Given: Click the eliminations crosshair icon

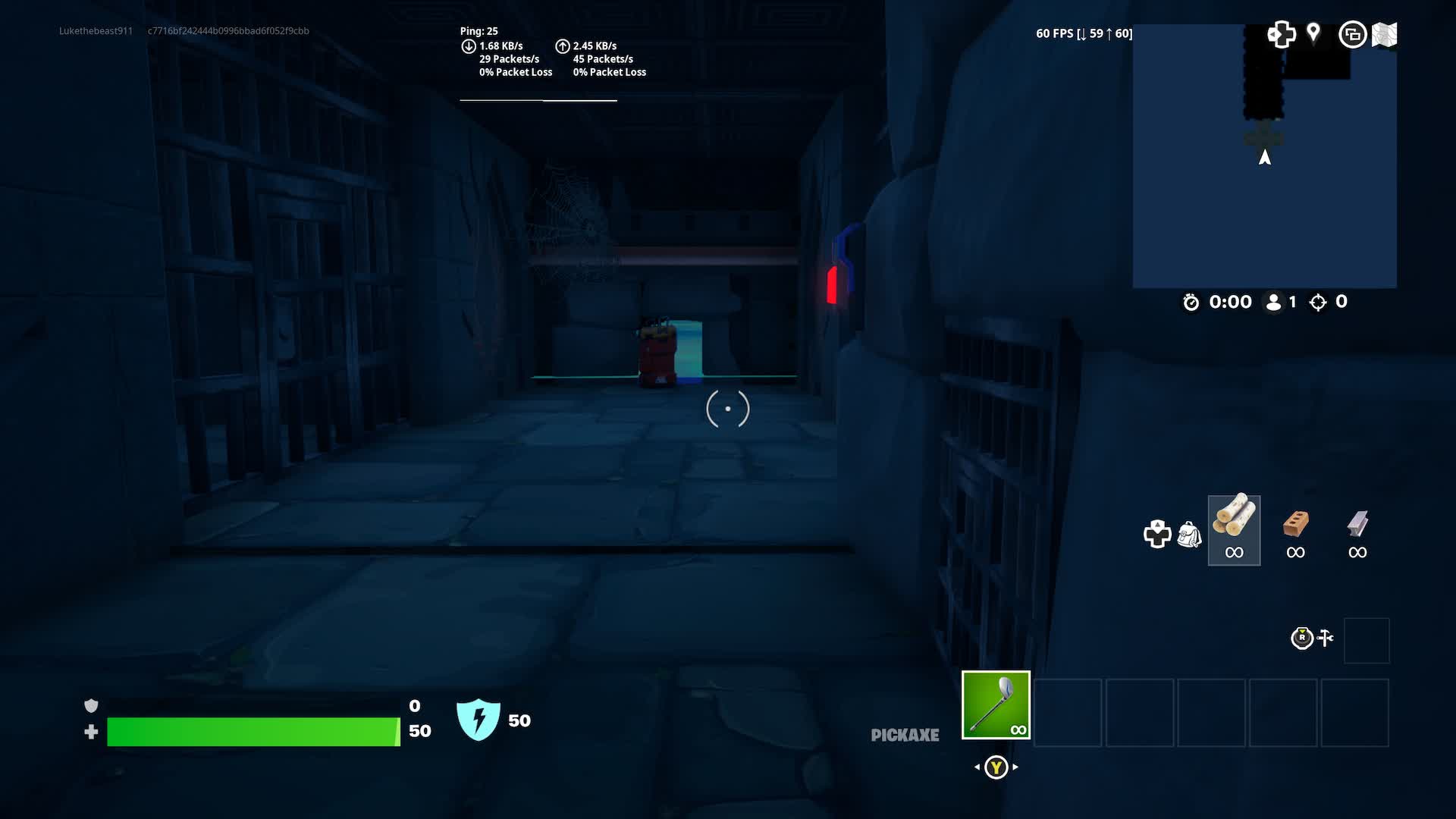Looking at the screenshot, I should click(x=1317, y=302).
